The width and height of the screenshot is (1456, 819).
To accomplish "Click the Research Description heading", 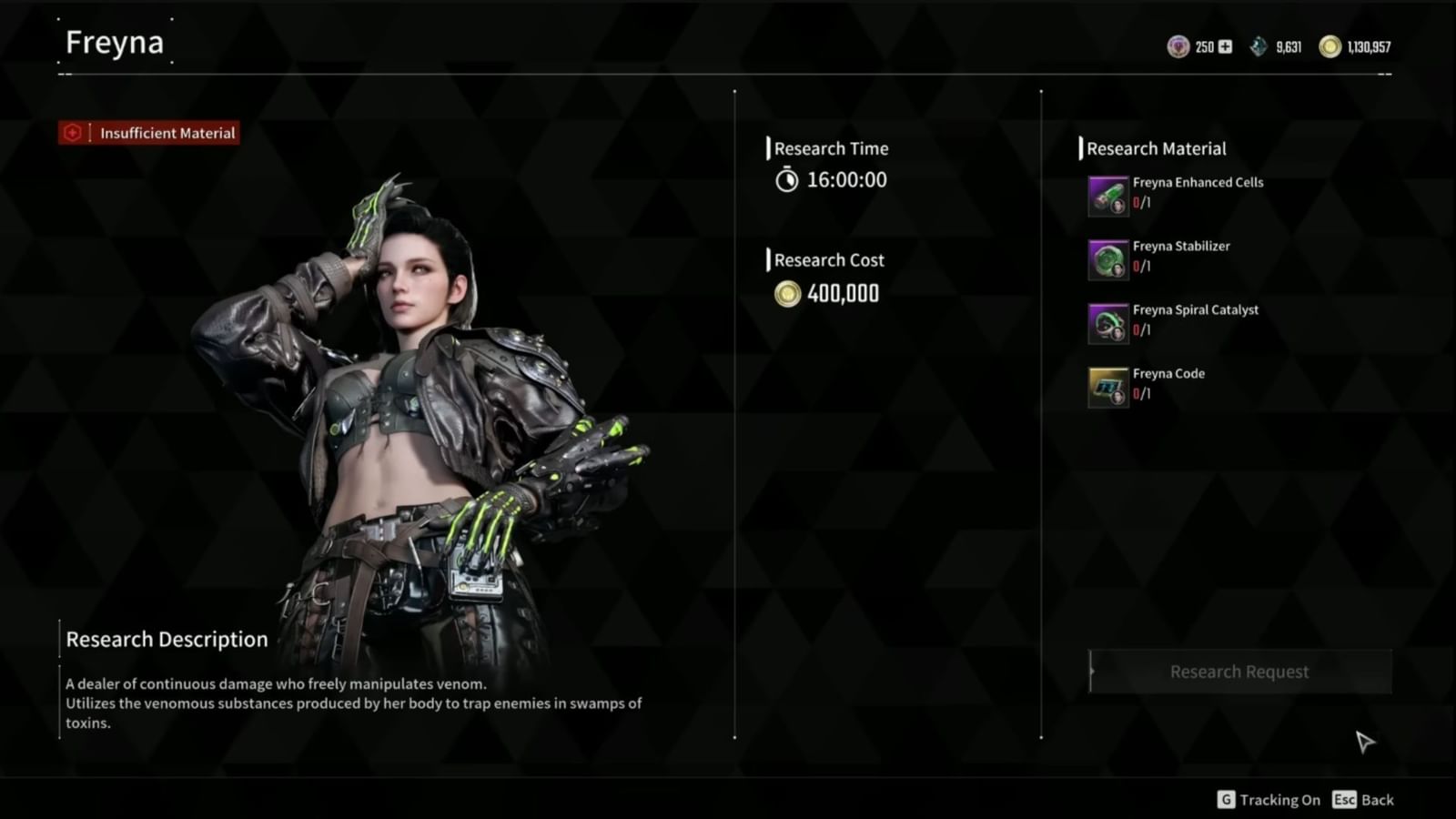I will coord(166,639).
